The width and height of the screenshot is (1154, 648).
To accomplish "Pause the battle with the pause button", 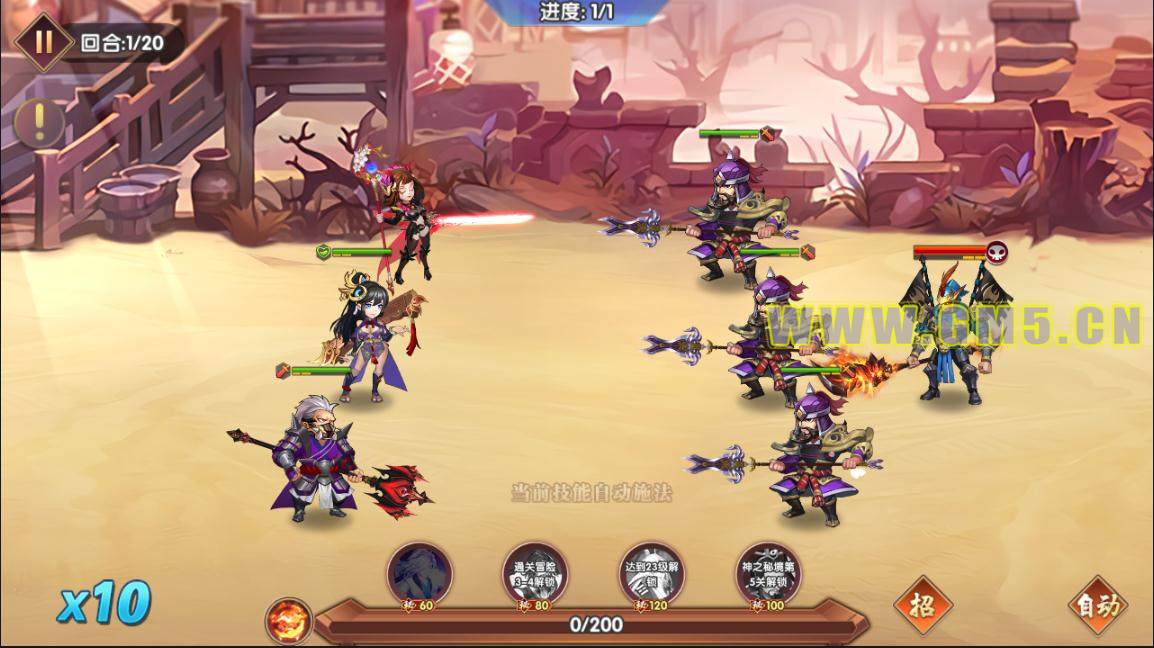I will click(x=43, y=43).
